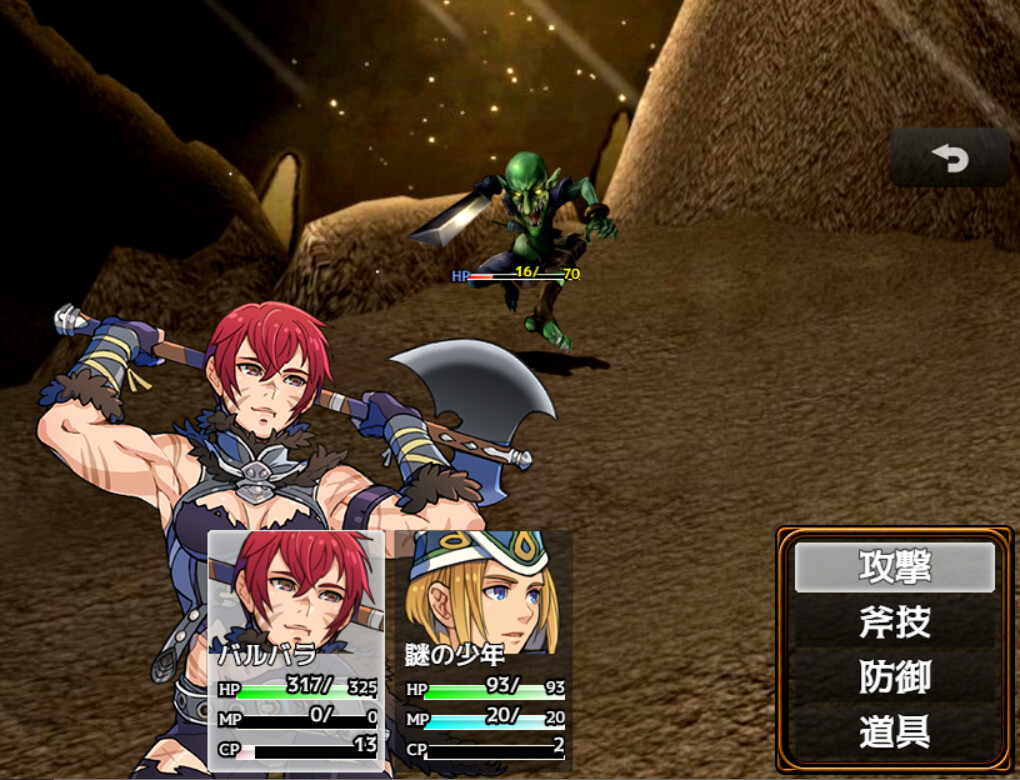Pick the 防御 defend command
This screenshot has width=1020, height=780.
click(894, 677)
